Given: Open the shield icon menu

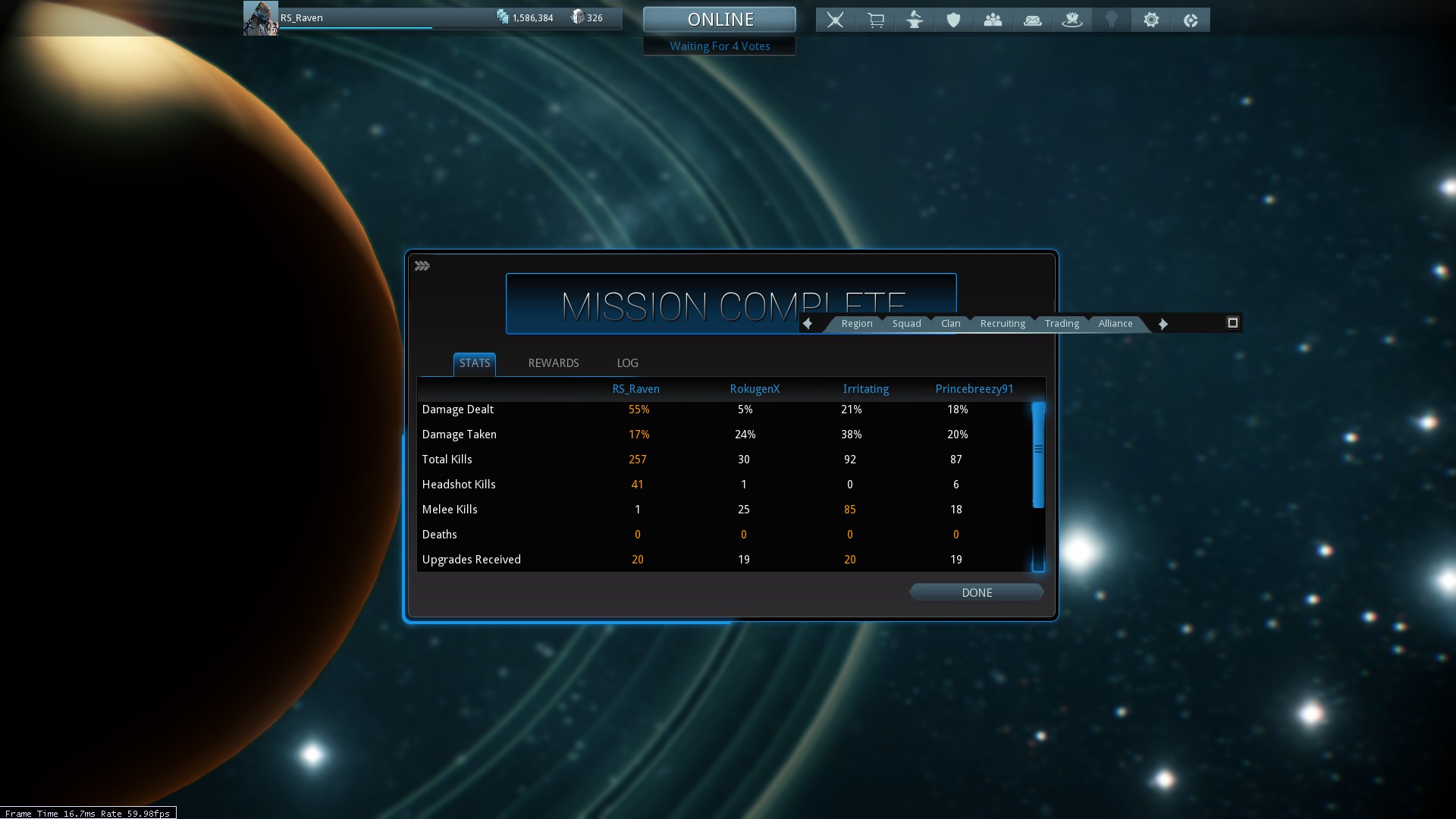Looking at the screenshot, I should [x=953, y=20].
